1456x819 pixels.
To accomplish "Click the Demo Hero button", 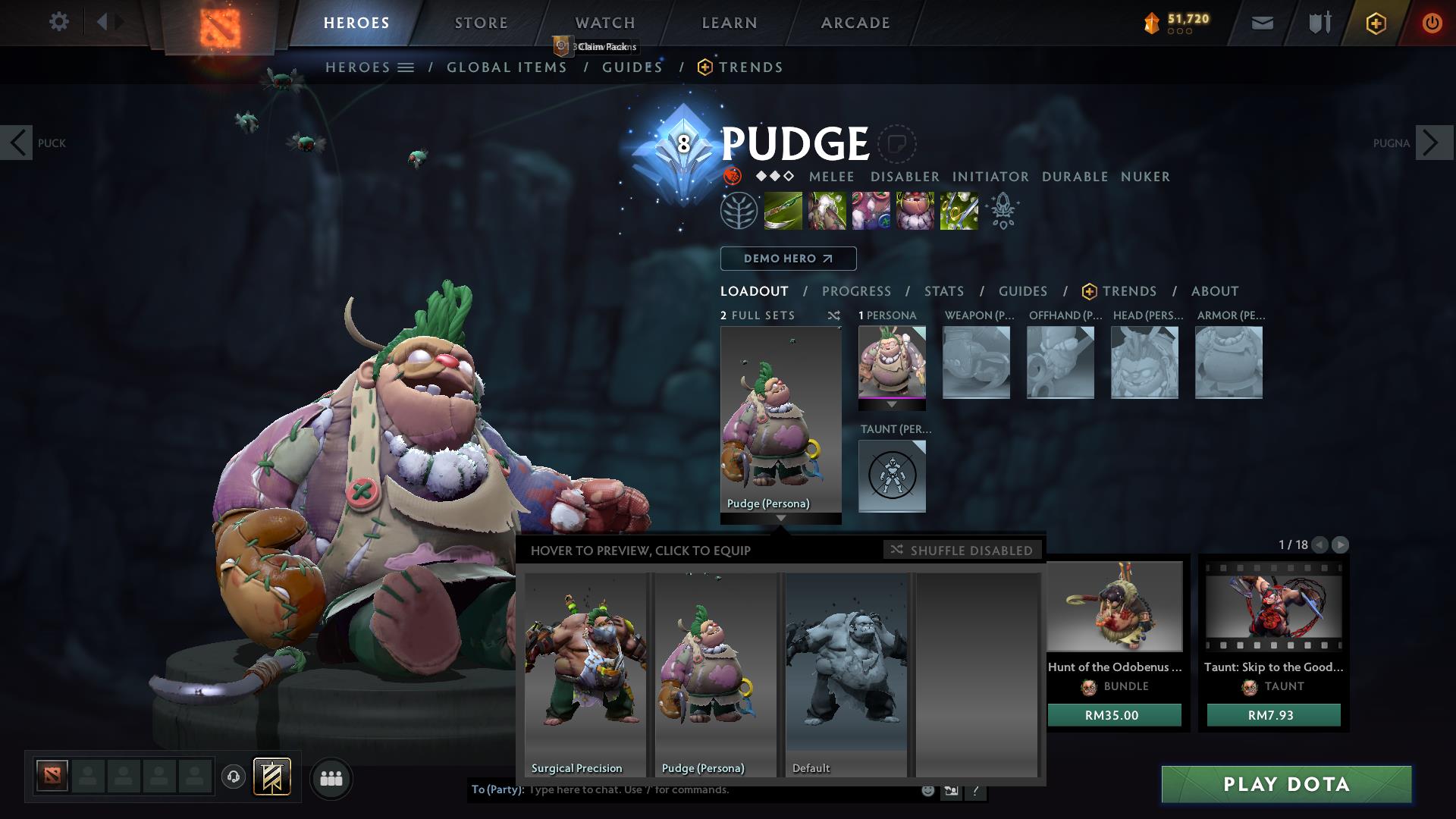I will coord(788,259).
